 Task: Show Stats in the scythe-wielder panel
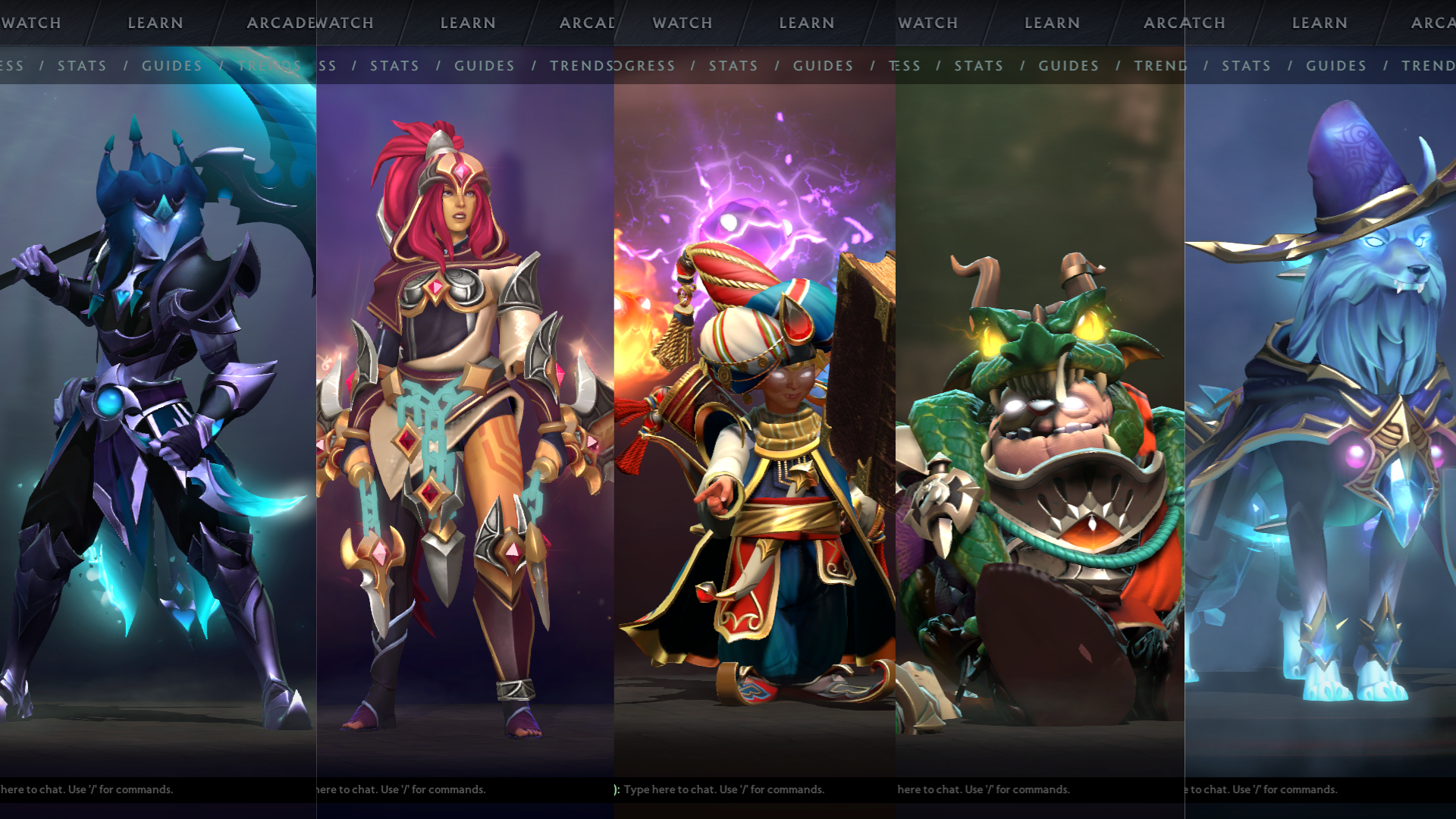(x=82, y=66)
